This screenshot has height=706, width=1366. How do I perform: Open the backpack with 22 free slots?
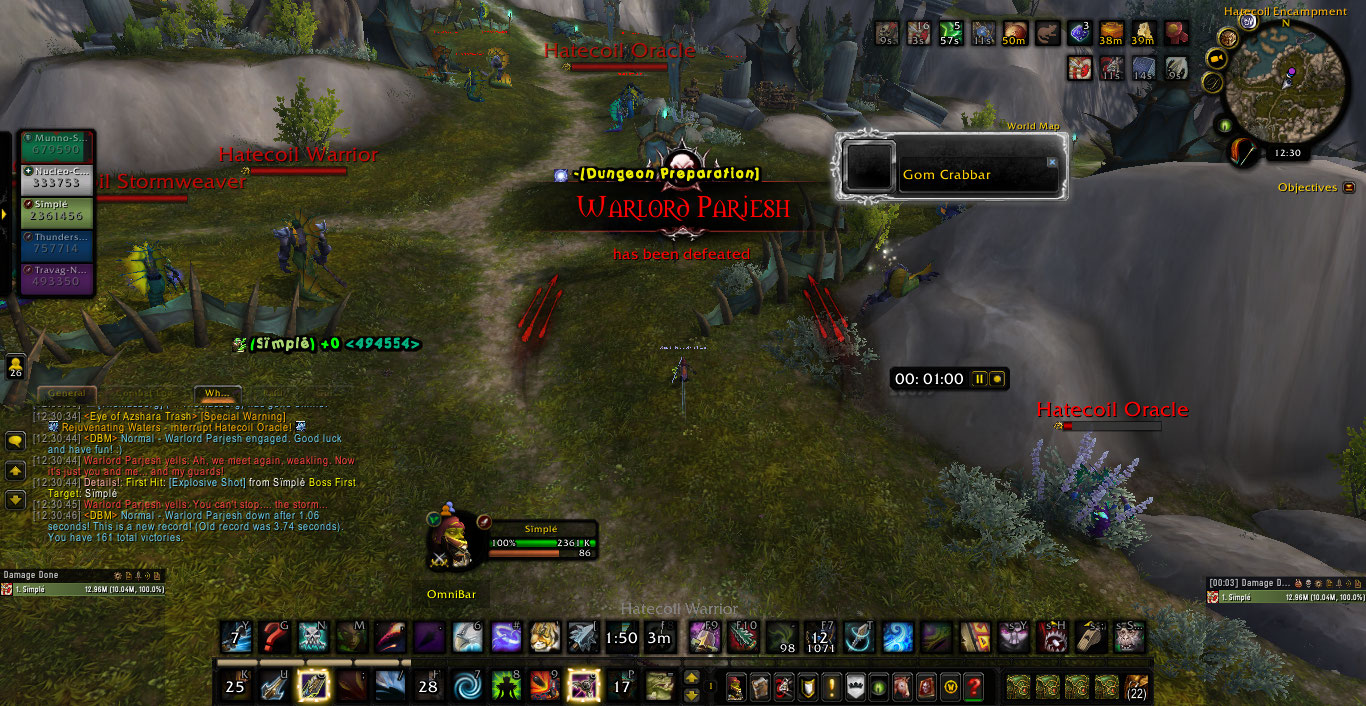(x=1136, y=687)
